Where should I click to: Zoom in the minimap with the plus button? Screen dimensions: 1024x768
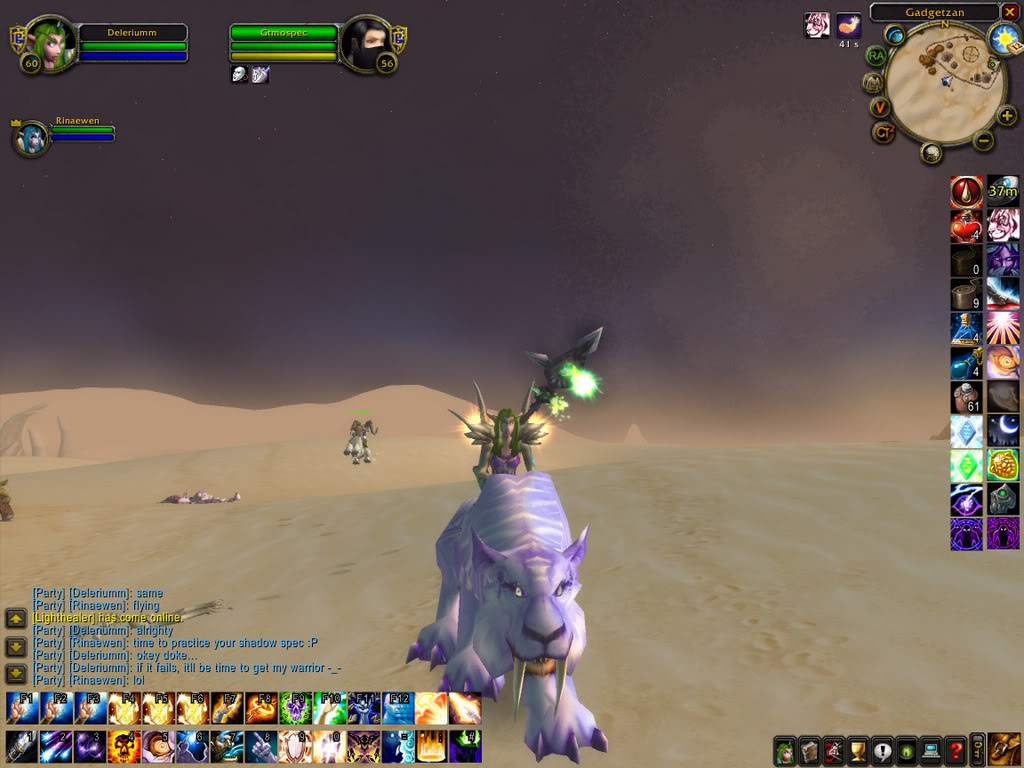pos(1006,115)
